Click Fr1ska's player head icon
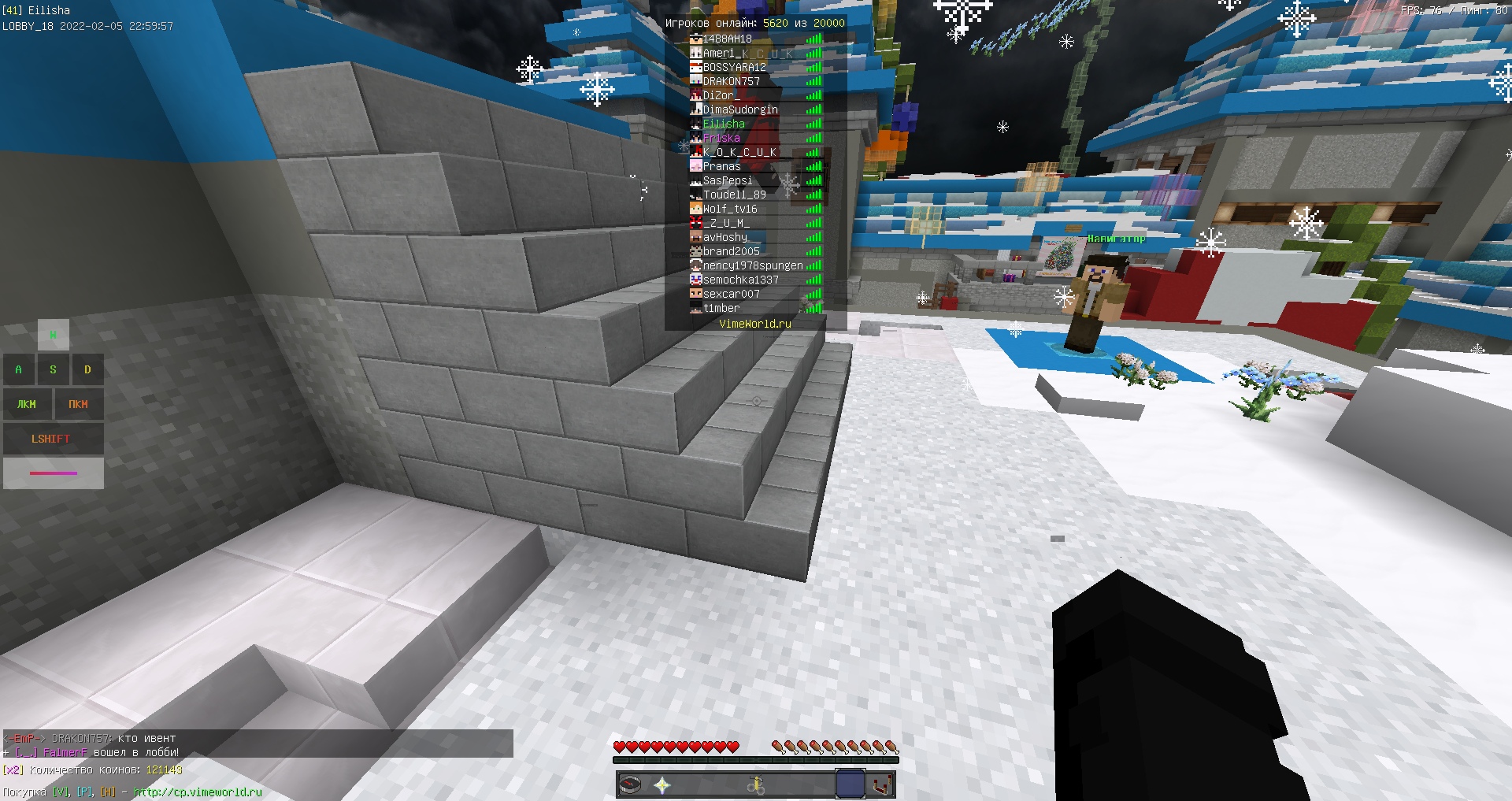 (695, 138)
